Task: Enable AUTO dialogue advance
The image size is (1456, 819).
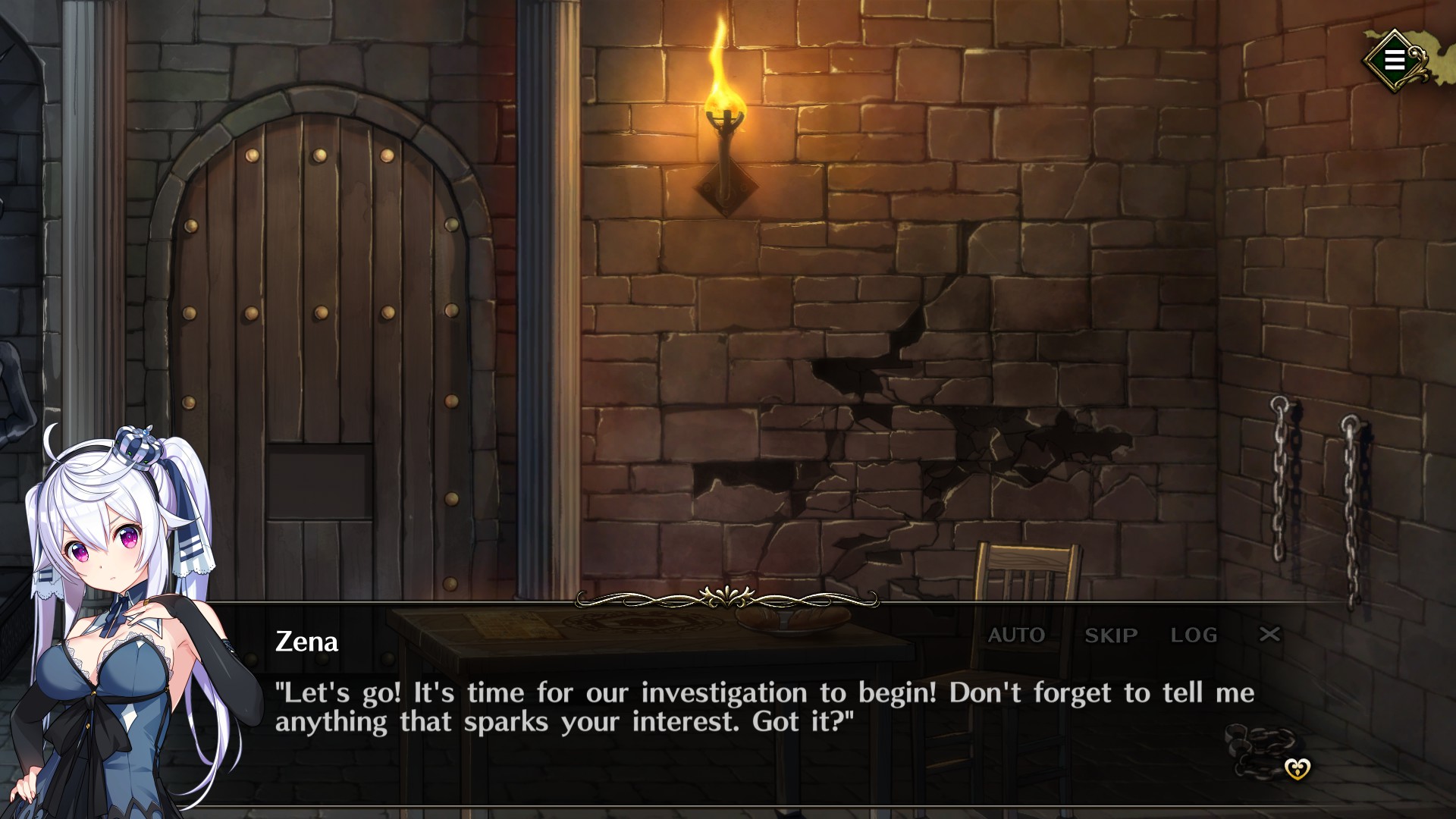Action: click(x=1016, y=635)
